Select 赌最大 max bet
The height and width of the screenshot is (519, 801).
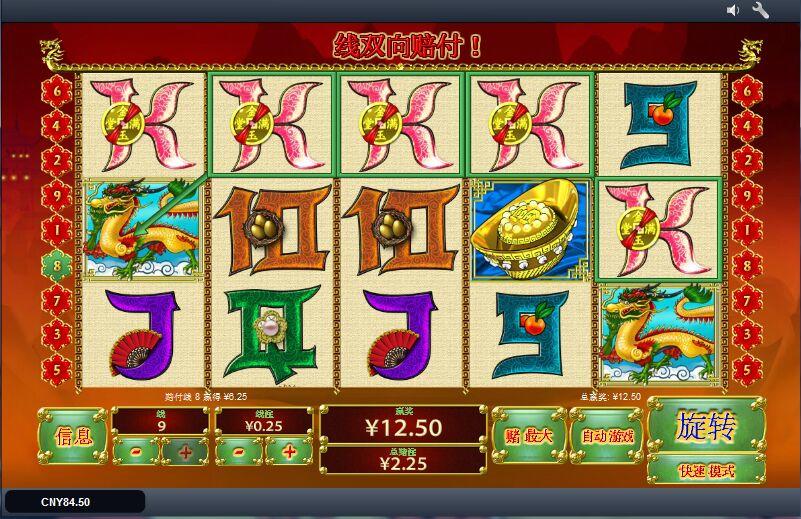(x=529, y=435)
